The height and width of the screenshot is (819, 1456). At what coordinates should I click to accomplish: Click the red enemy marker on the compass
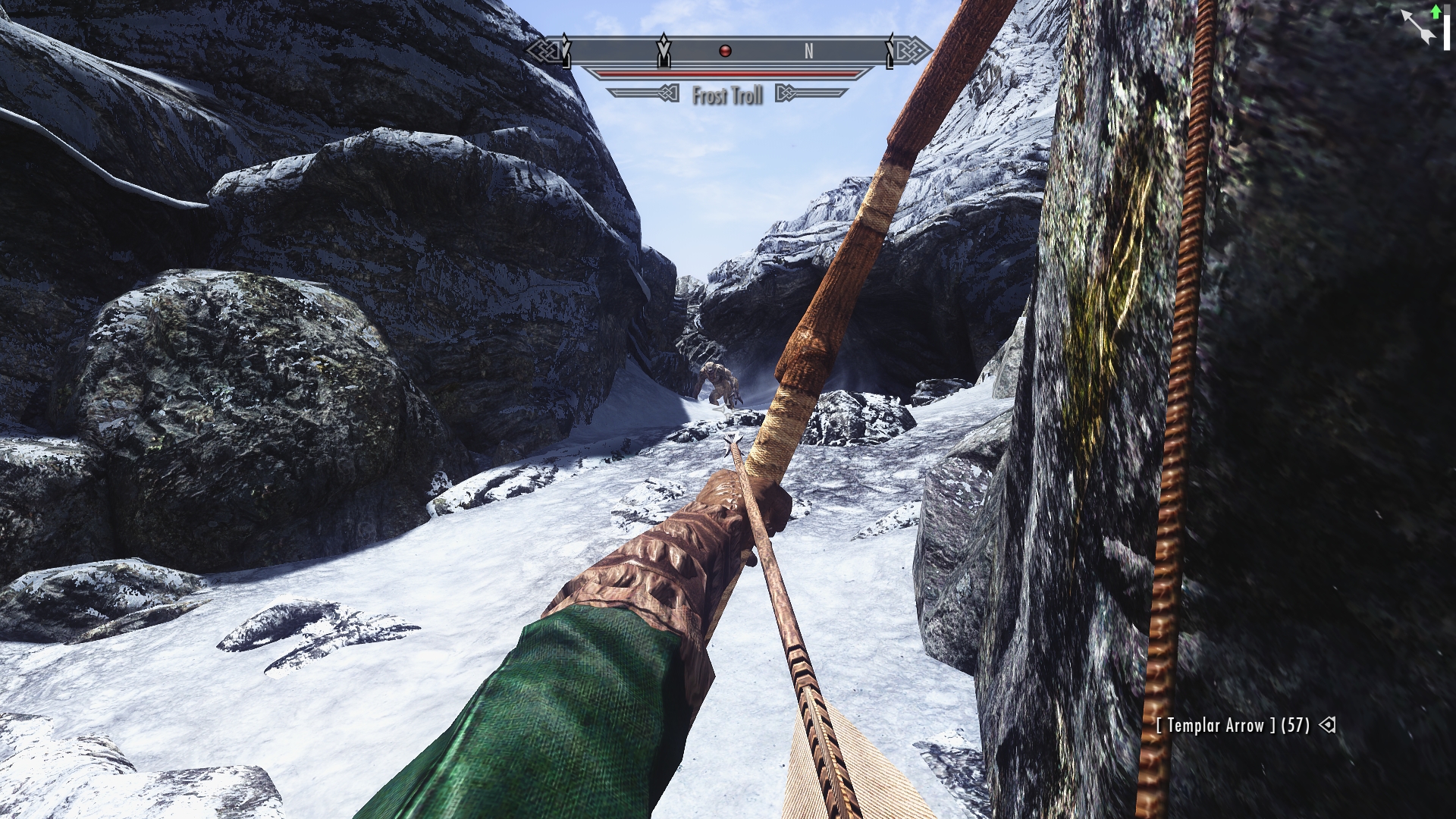coord(725,51)
